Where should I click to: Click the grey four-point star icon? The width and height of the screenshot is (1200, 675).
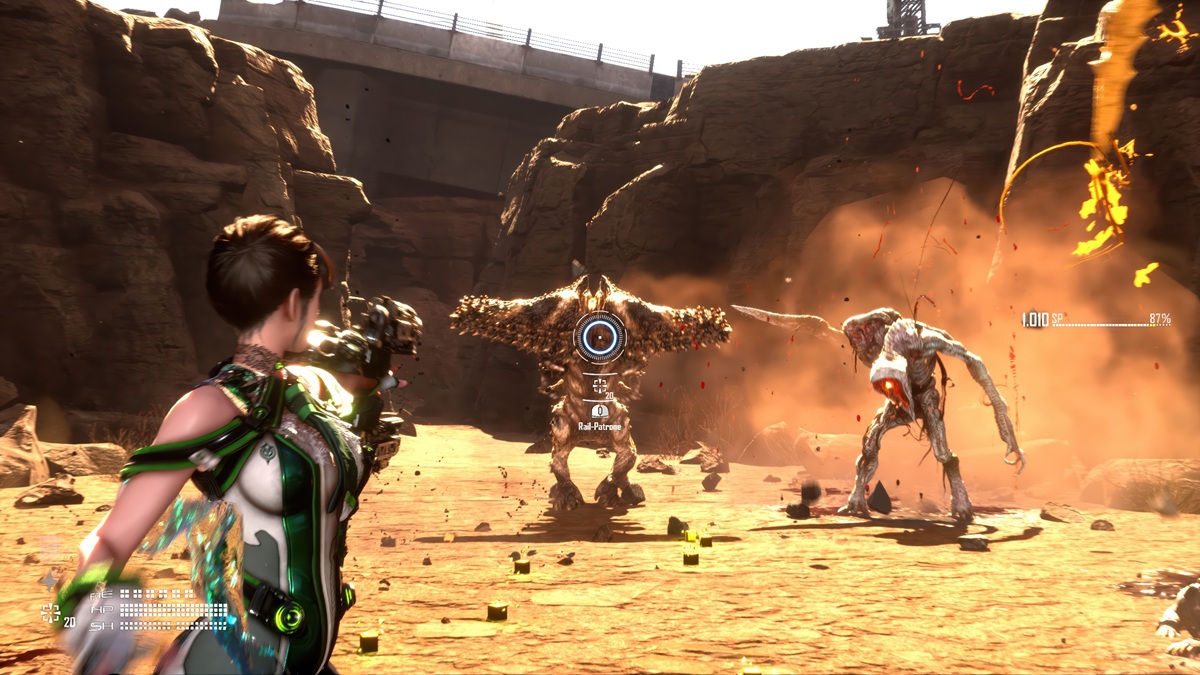point(47,580)
